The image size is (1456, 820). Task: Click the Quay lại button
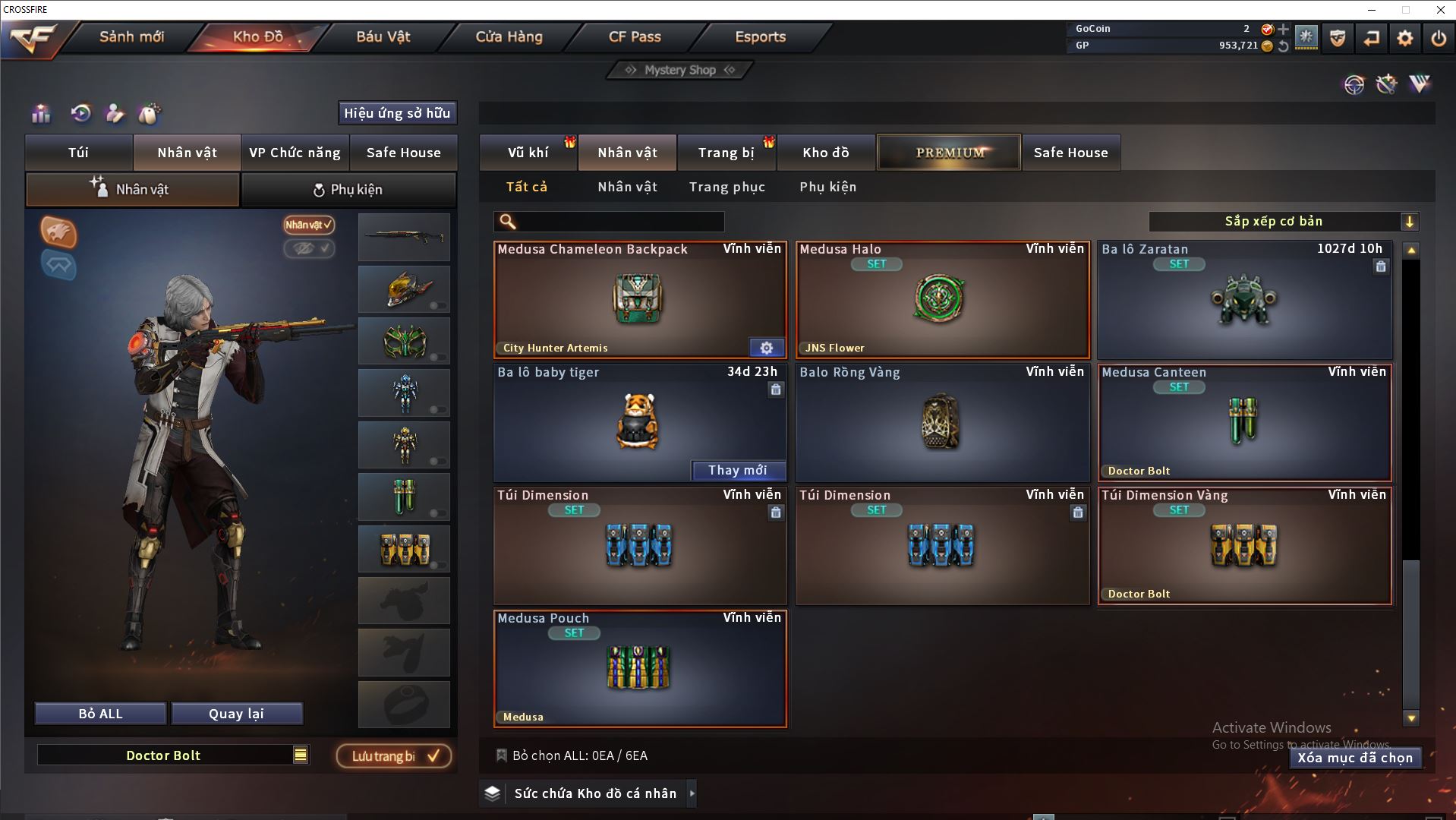236,714
